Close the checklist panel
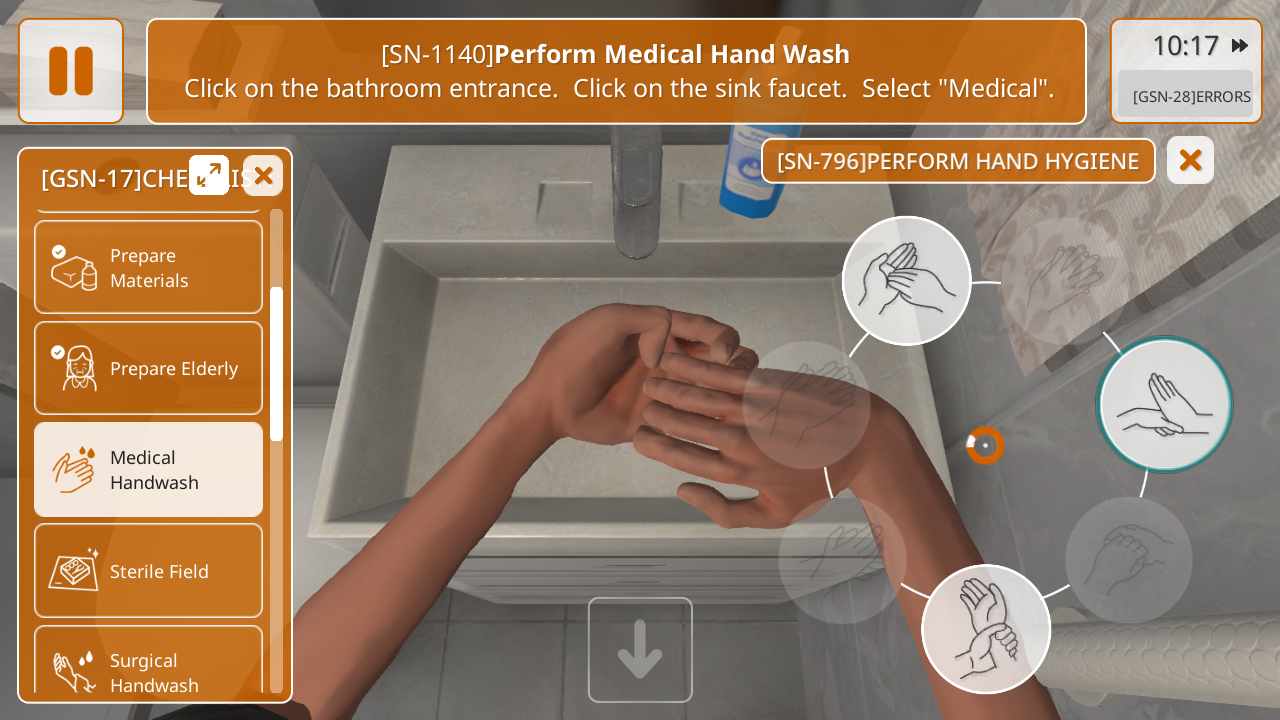Image resolution: width=1280 pixels, height=720 pixels. tap(263, 176)
